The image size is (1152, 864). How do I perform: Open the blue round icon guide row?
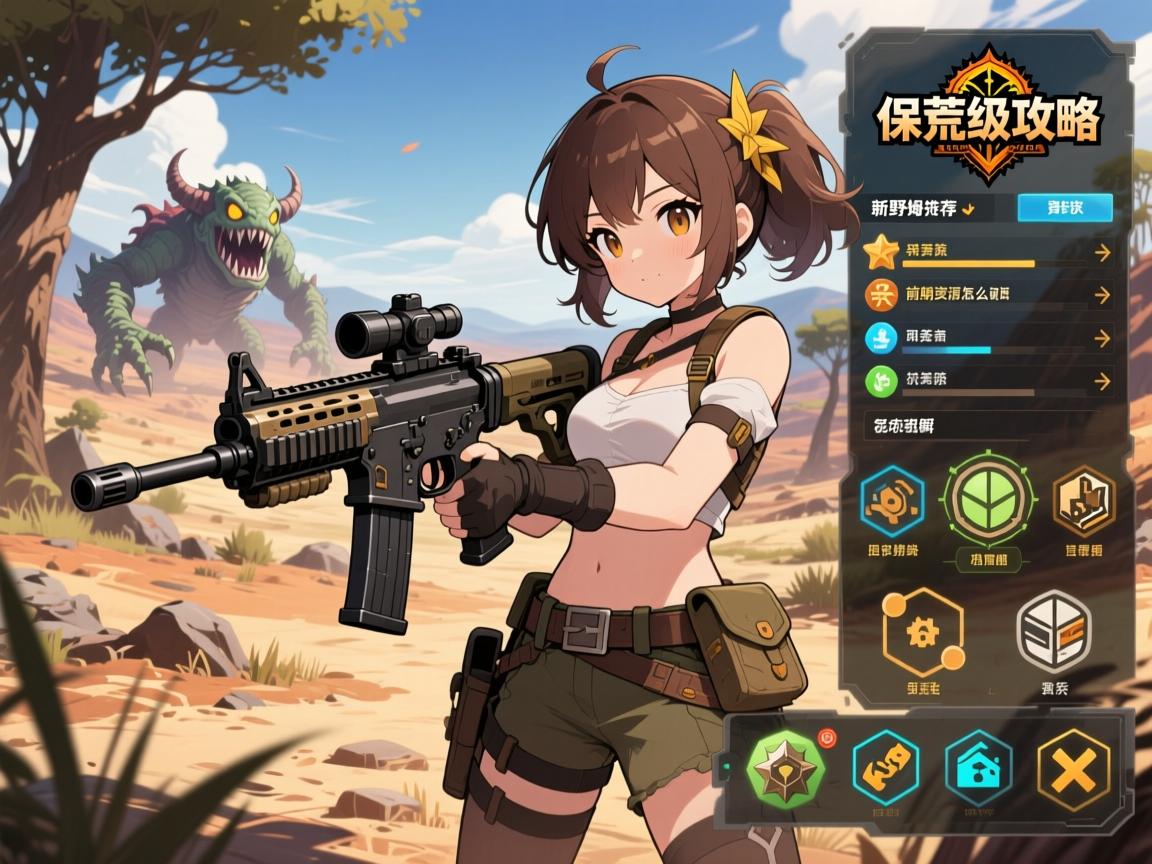tap(988, 338)
